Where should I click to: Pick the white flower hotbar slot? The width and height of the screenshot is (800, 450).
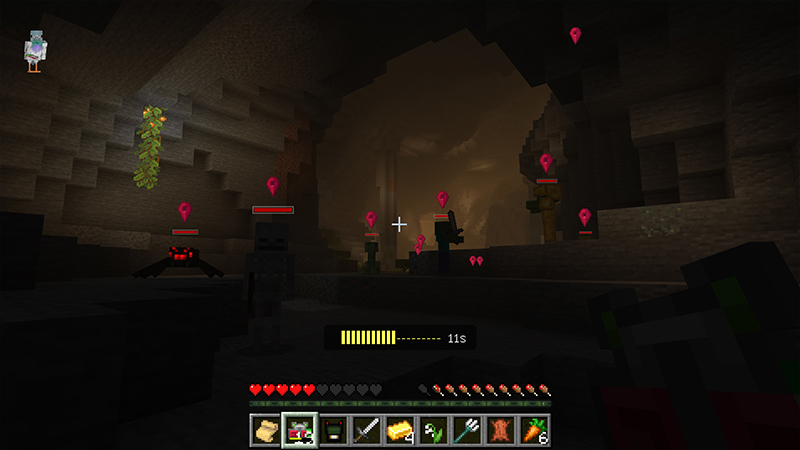click(x=433, y=430)
